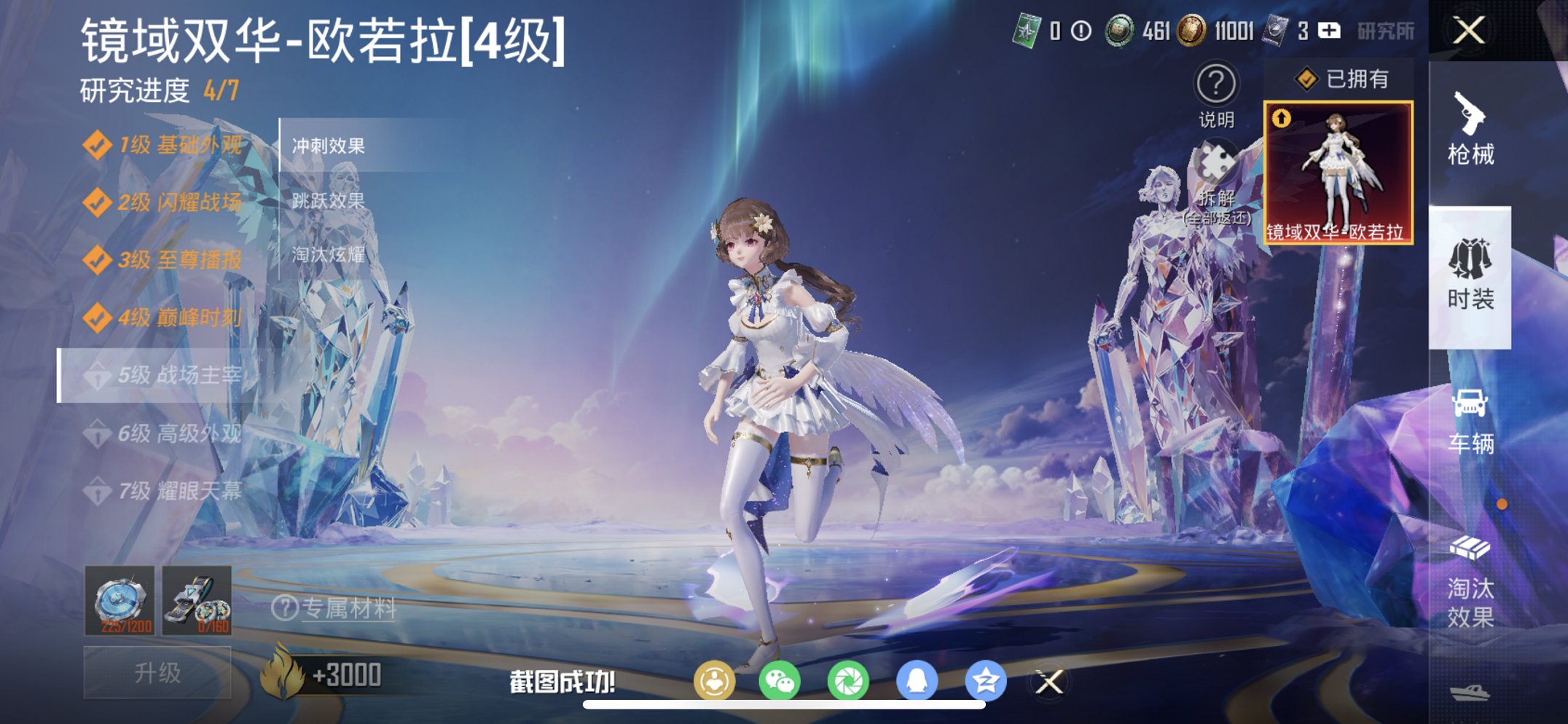Open the 说明 question mark help icon
This screenshot has width=1568, height=724.
click(1215, 84)
